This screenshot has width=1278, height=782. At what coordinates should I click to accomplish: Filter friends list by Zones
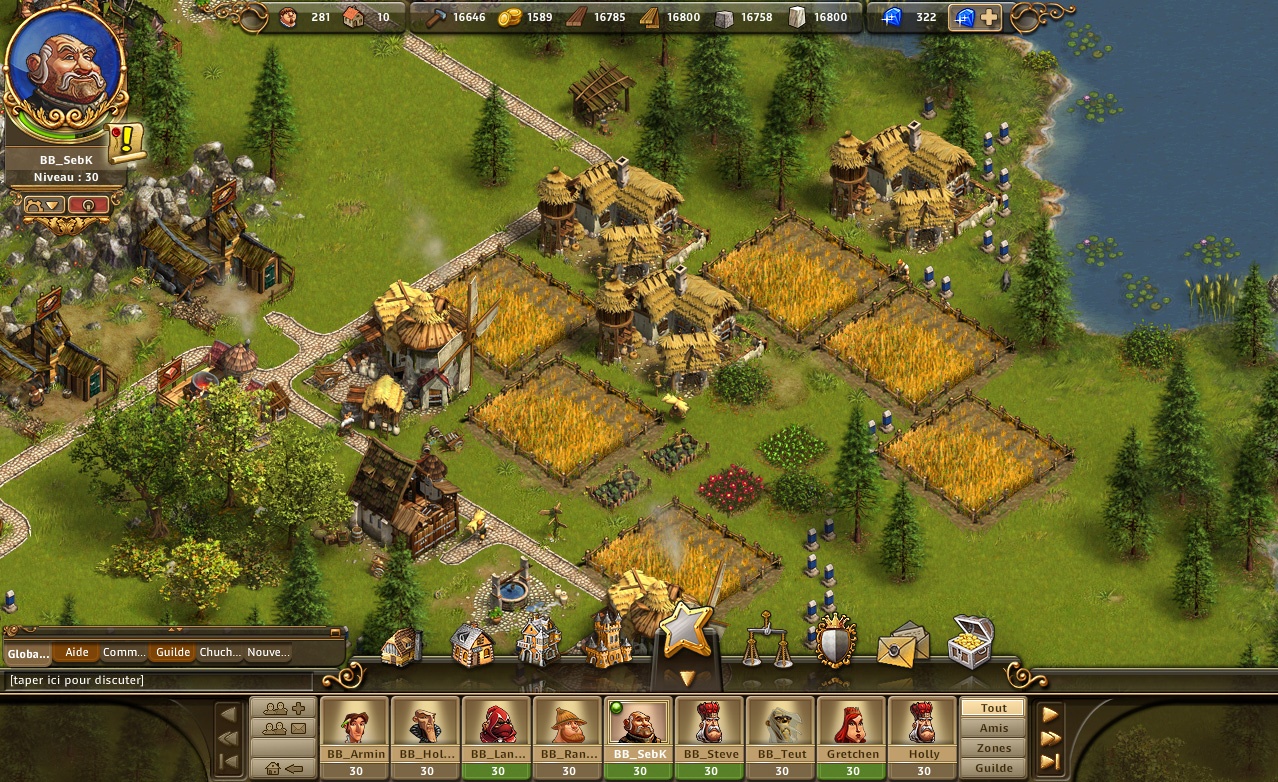point(993,748)
